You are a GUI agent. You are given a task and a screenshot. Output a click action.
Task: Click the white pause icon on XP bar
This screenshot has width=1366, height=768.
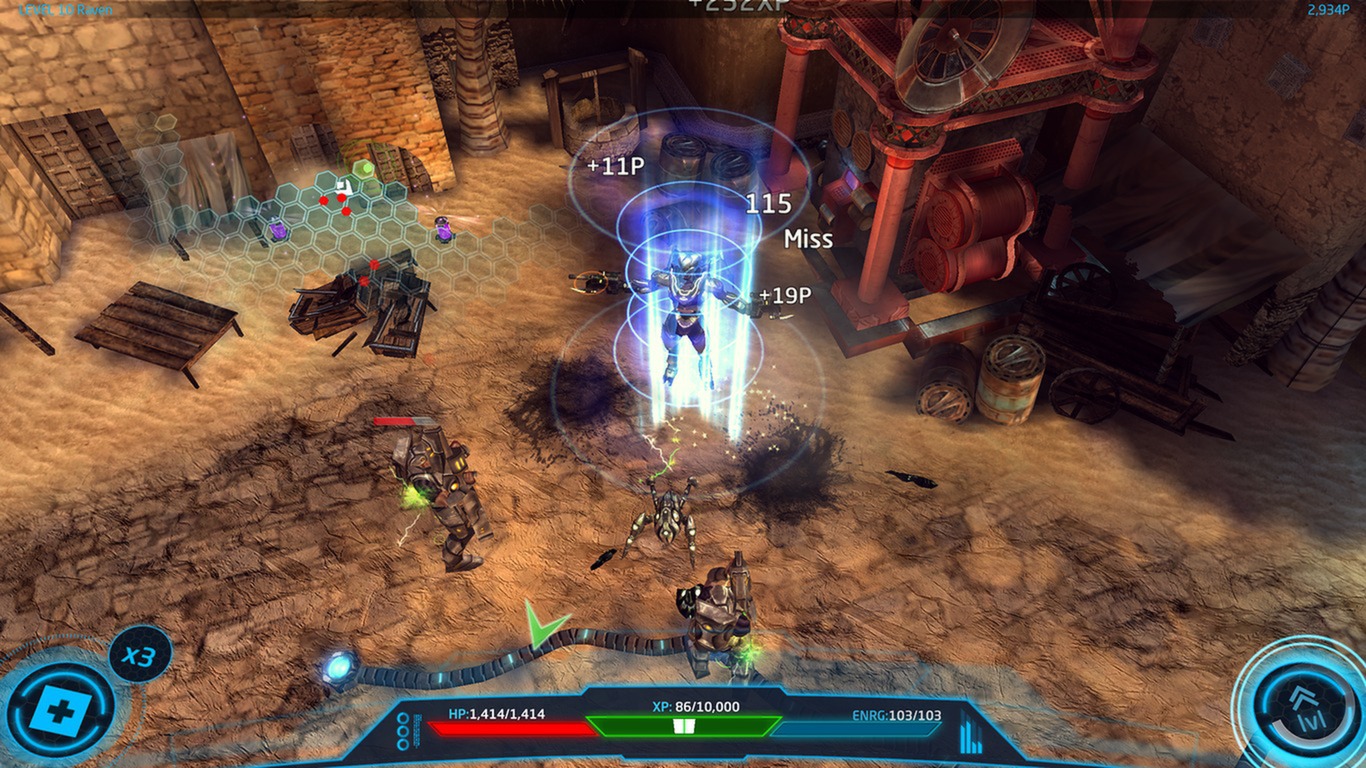[x=683, y=724]
